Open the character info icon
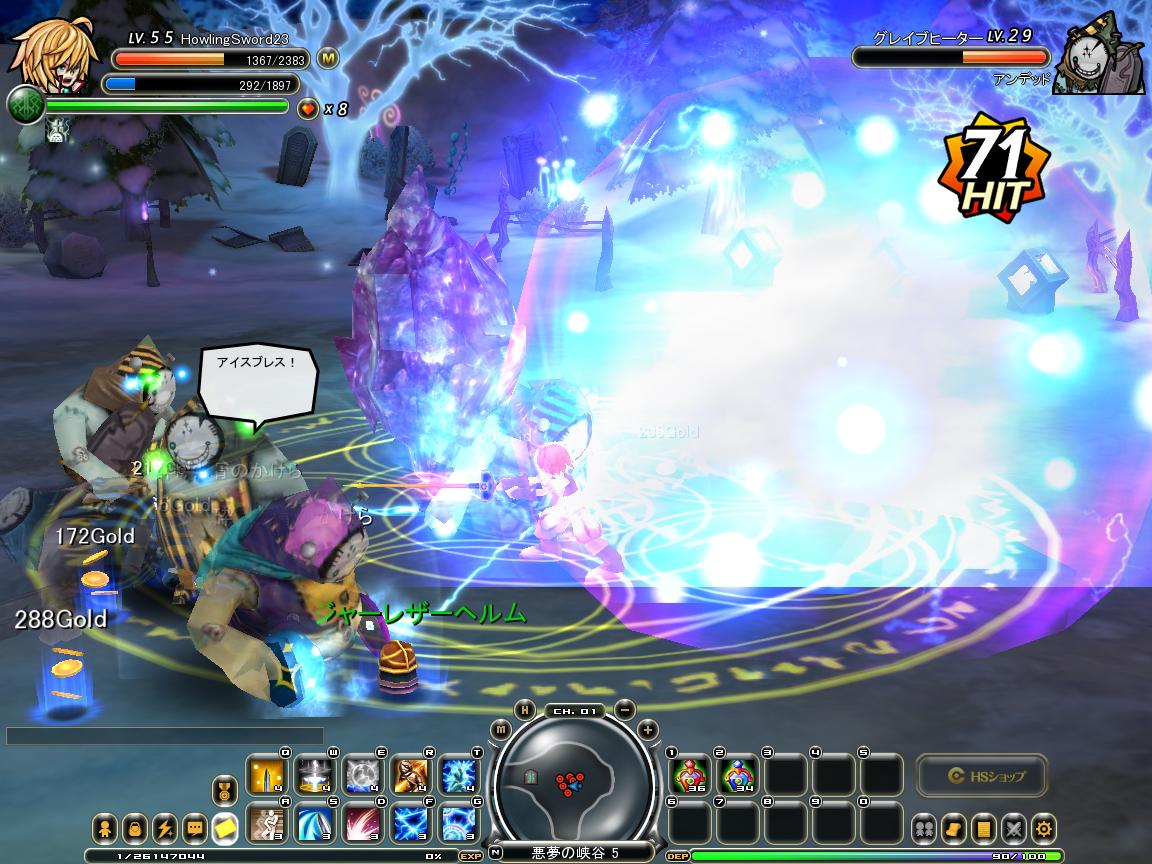Image resolution: width=1152 pixels, height=864 pixels. 104,828
